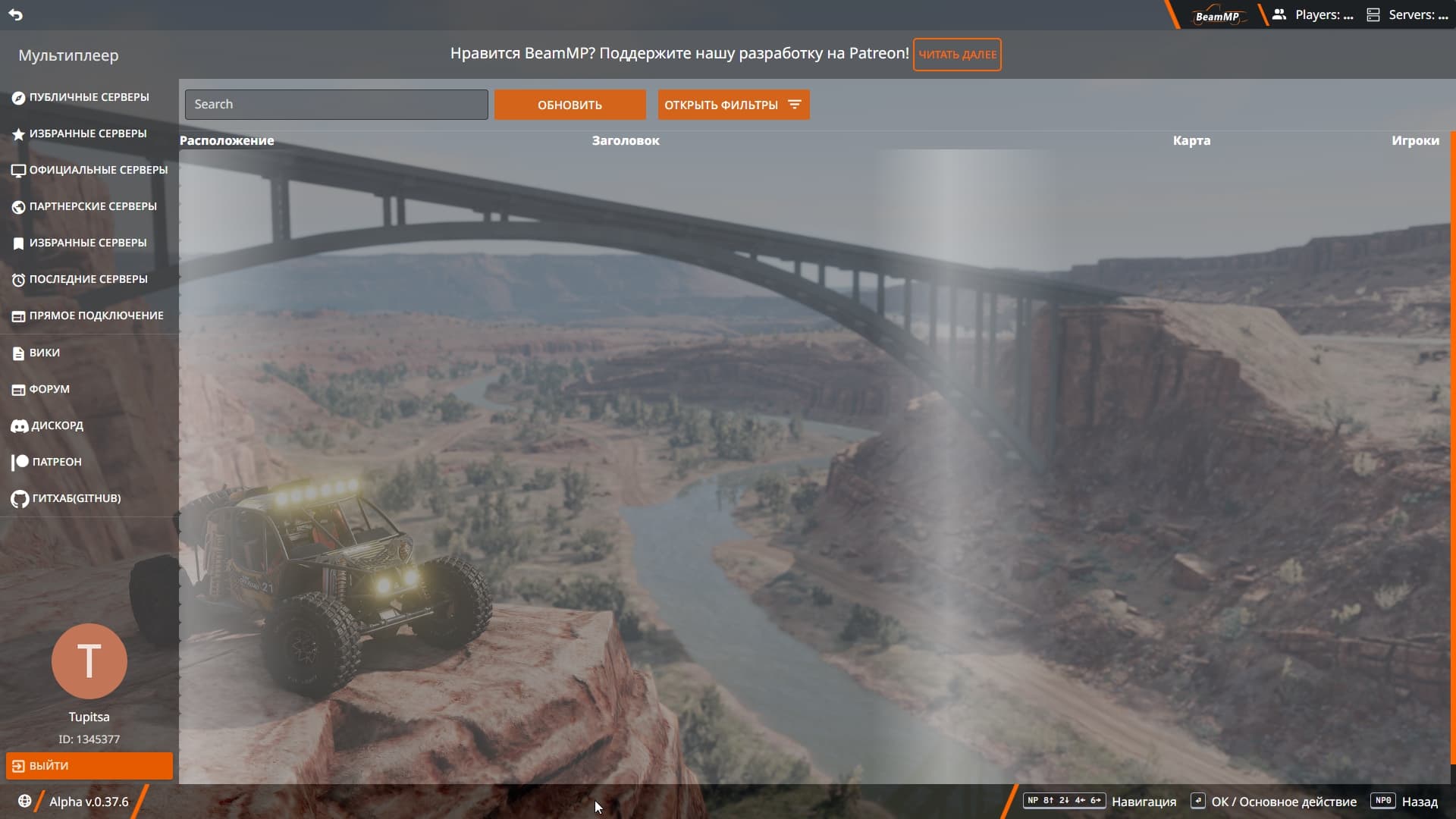Image resolution: width=1456 pixels, height=819 pixels.
Task: Open the Forum link (Форум)
Action: [49, 389]
